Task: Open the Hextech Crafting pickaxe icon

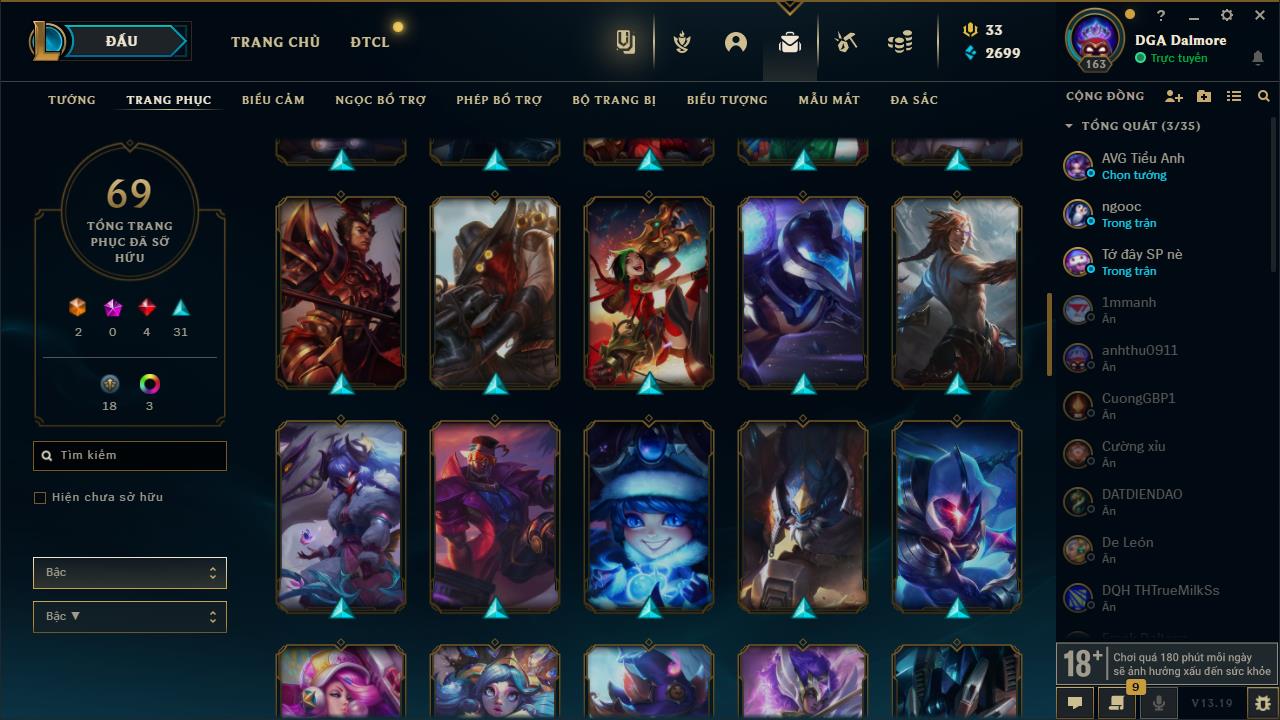Action: 845,42
